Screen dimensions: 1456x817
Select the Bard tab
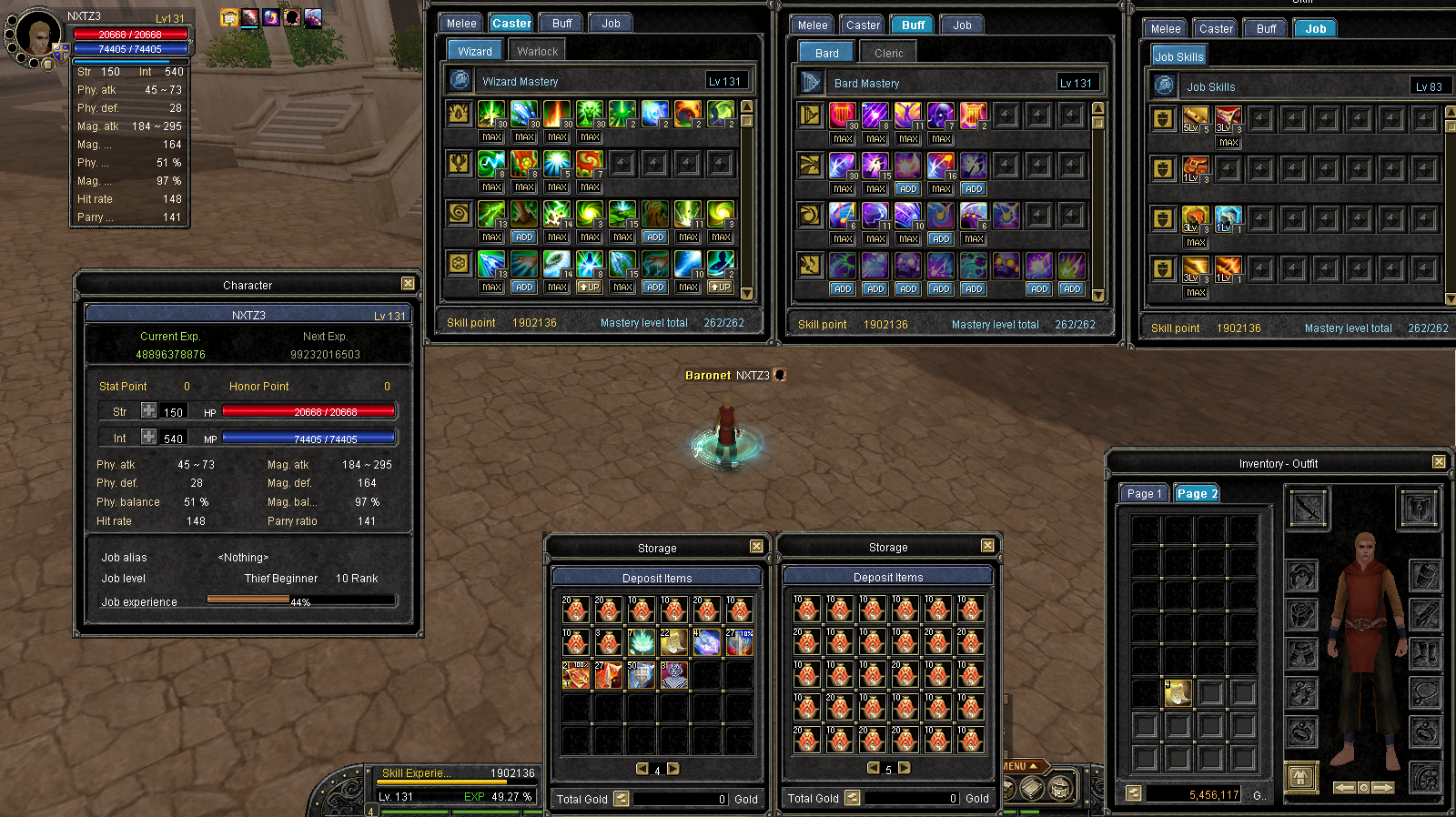(826, 53)
